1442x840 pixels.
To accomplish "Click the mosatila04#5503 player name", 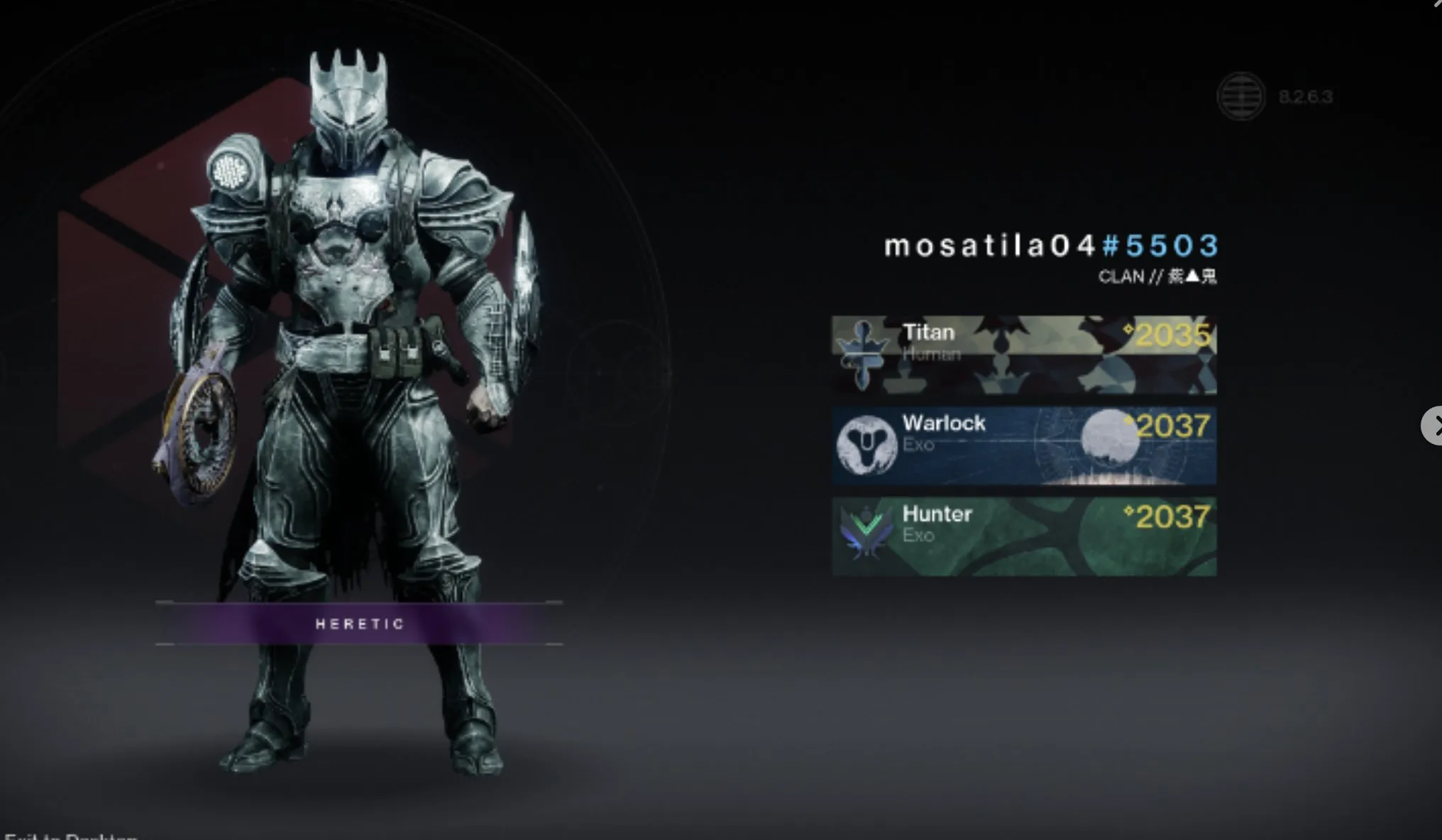I will coord(1050,245).
